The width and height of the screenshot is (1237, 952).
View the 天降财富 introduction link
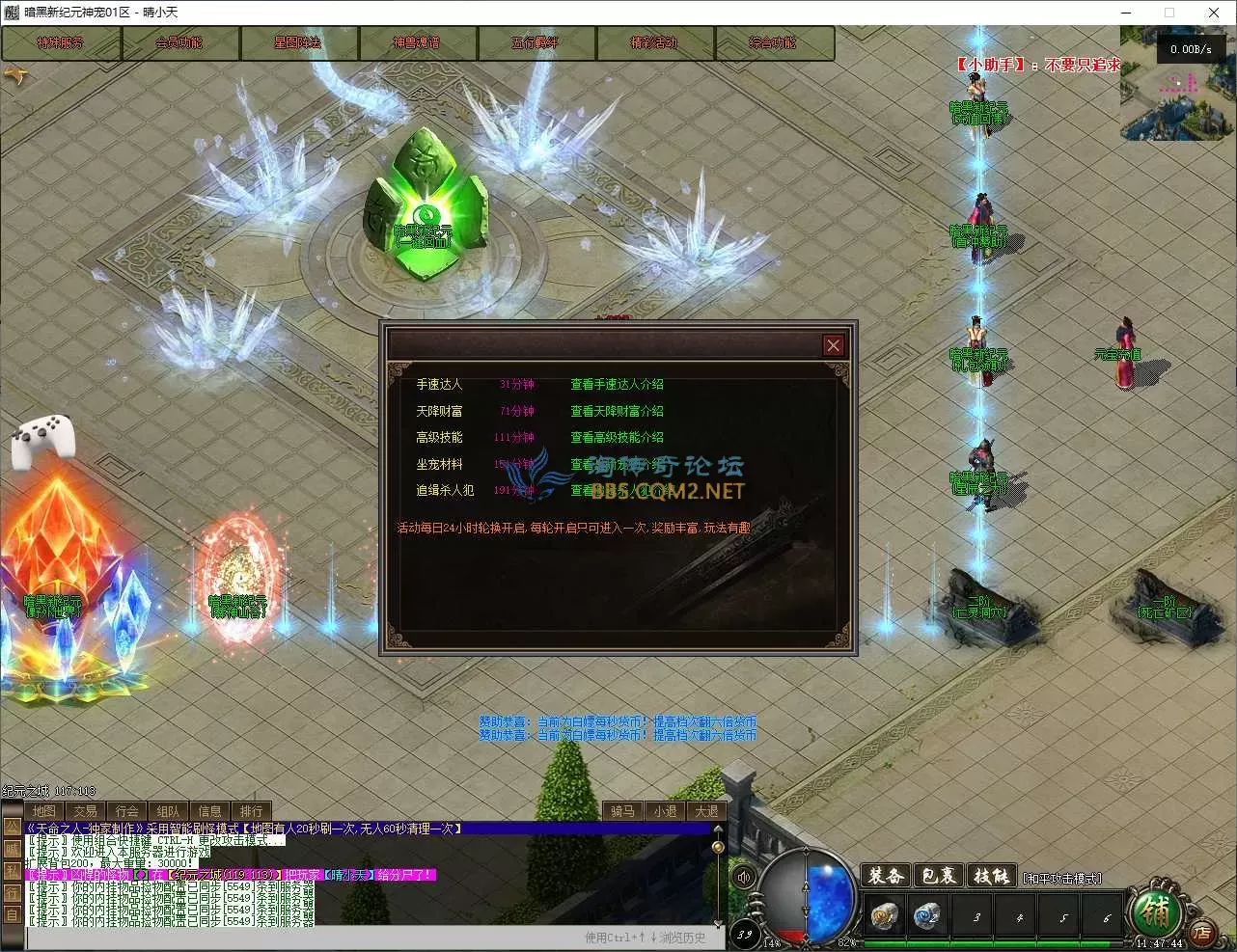click(617, 411)
